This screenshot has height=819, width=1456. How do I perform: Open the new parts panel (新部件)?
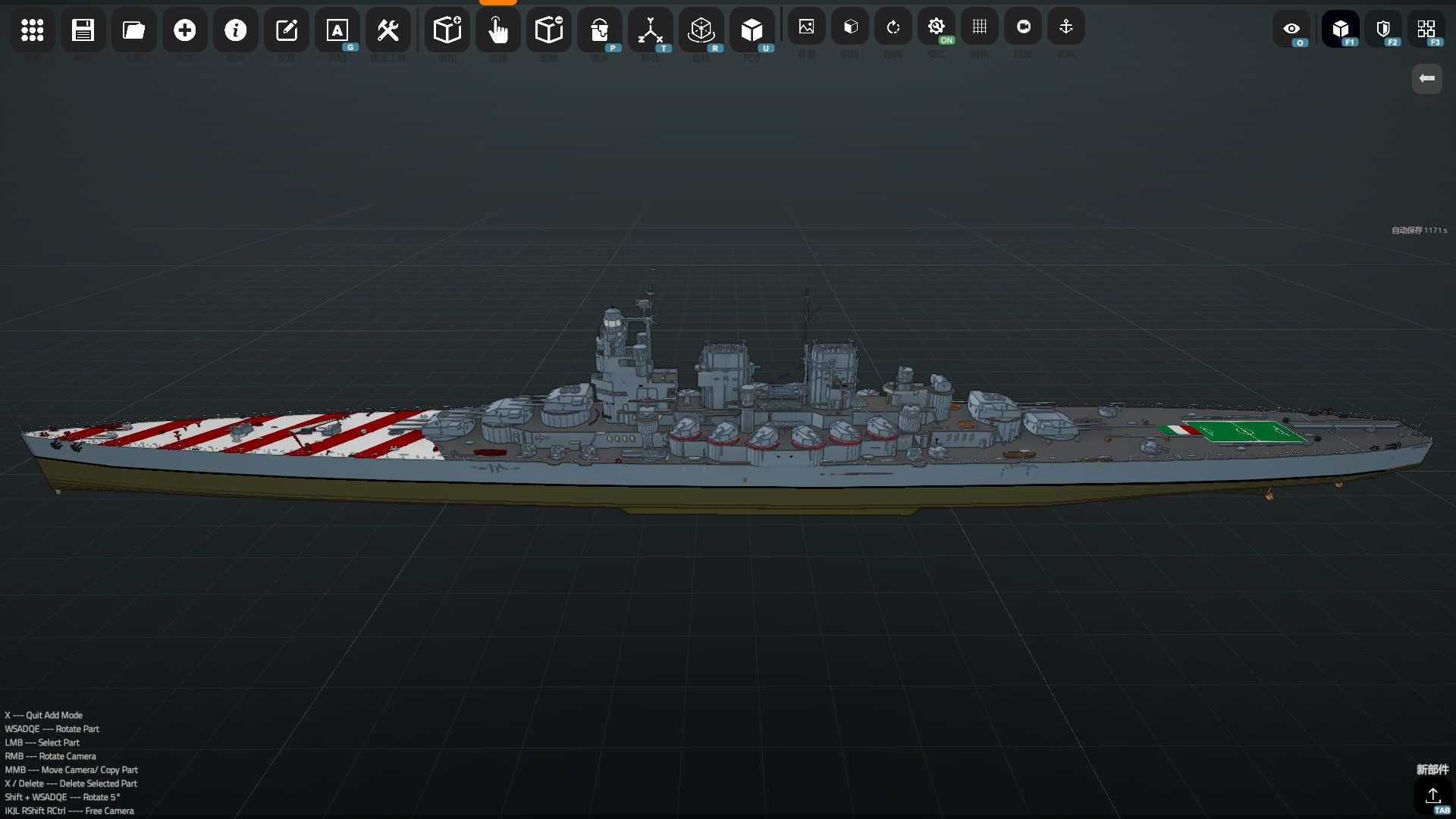[x=1432, y=770]
